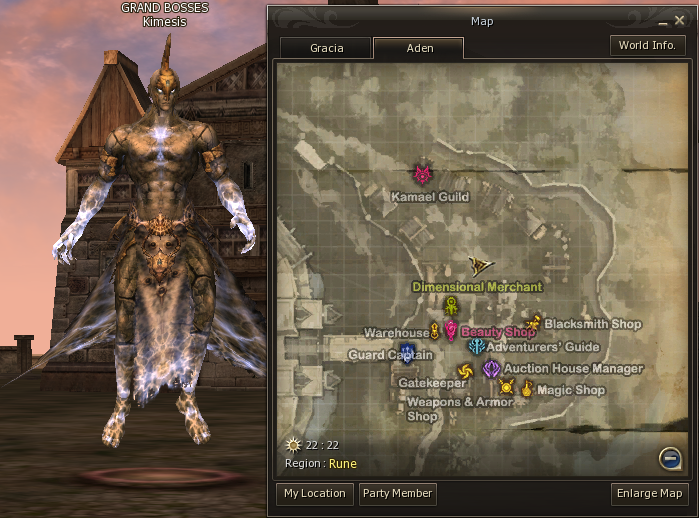This screenshot has height=518, width=699.
Task: Switch to the Gracia map tab
Action: [x=326, y=48]
